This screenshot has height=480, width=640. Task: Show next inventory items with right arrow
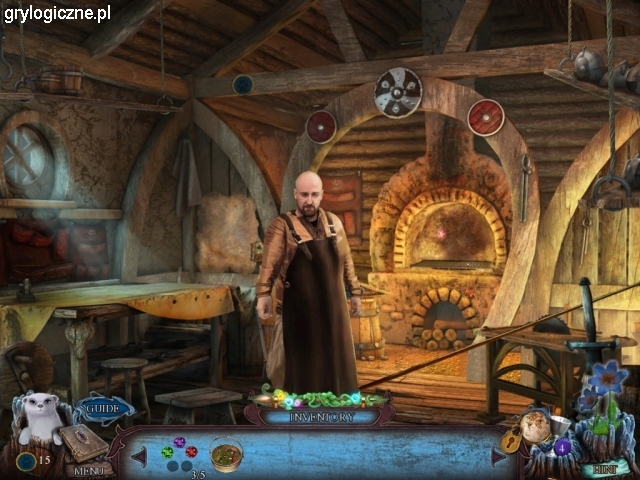499,456
